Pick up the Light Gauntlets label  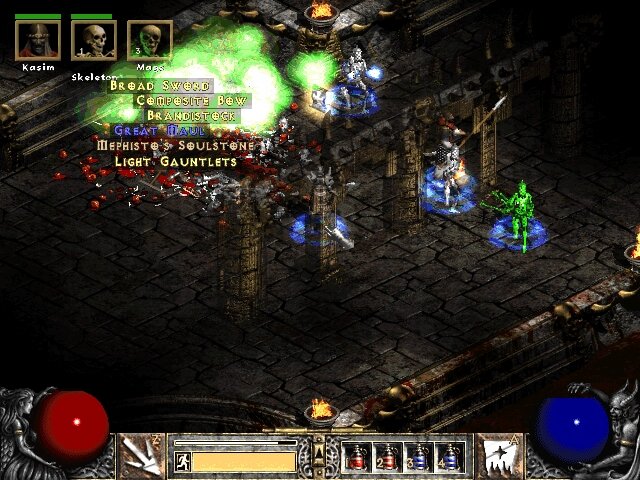pos(175,160)
